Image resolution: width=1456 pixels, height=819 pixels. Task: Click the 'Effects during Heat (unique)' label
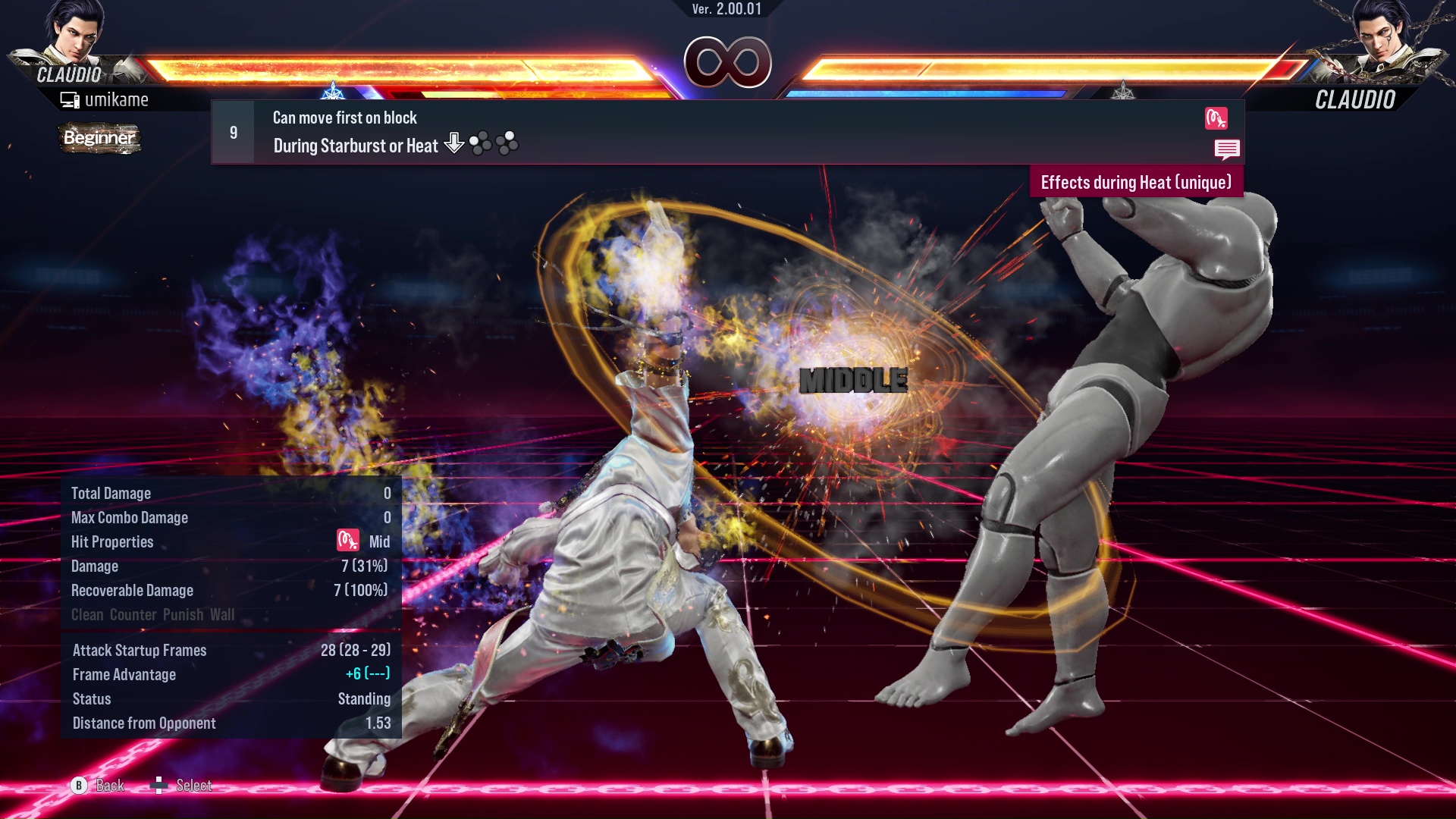tap(1135, 183)
